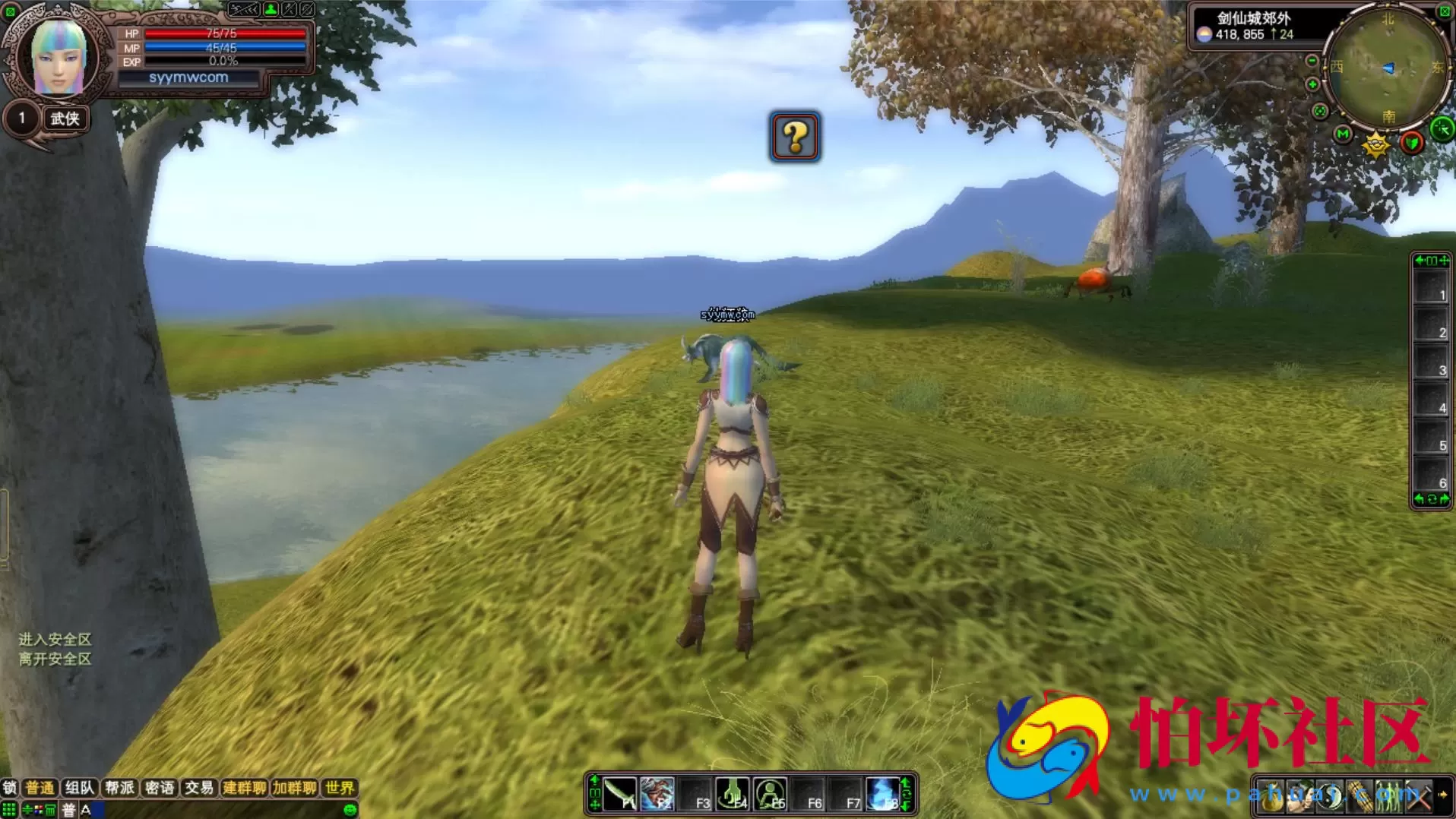The image size is (1456, 819).
Task: Activate the sword attack skill in F1
Action: [x=620, y=794]
